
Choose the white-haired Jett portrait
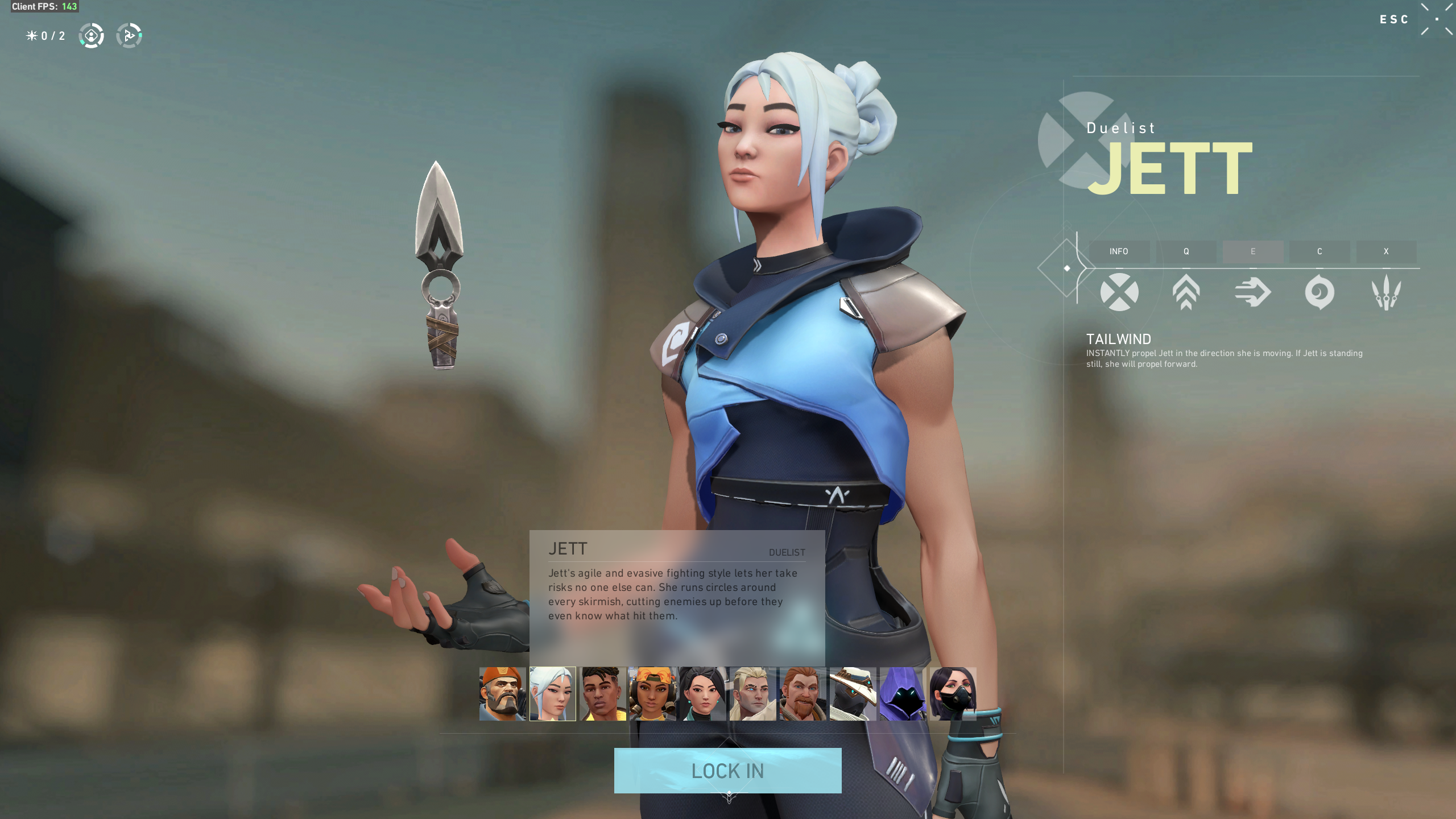click(x=552, y=694)
